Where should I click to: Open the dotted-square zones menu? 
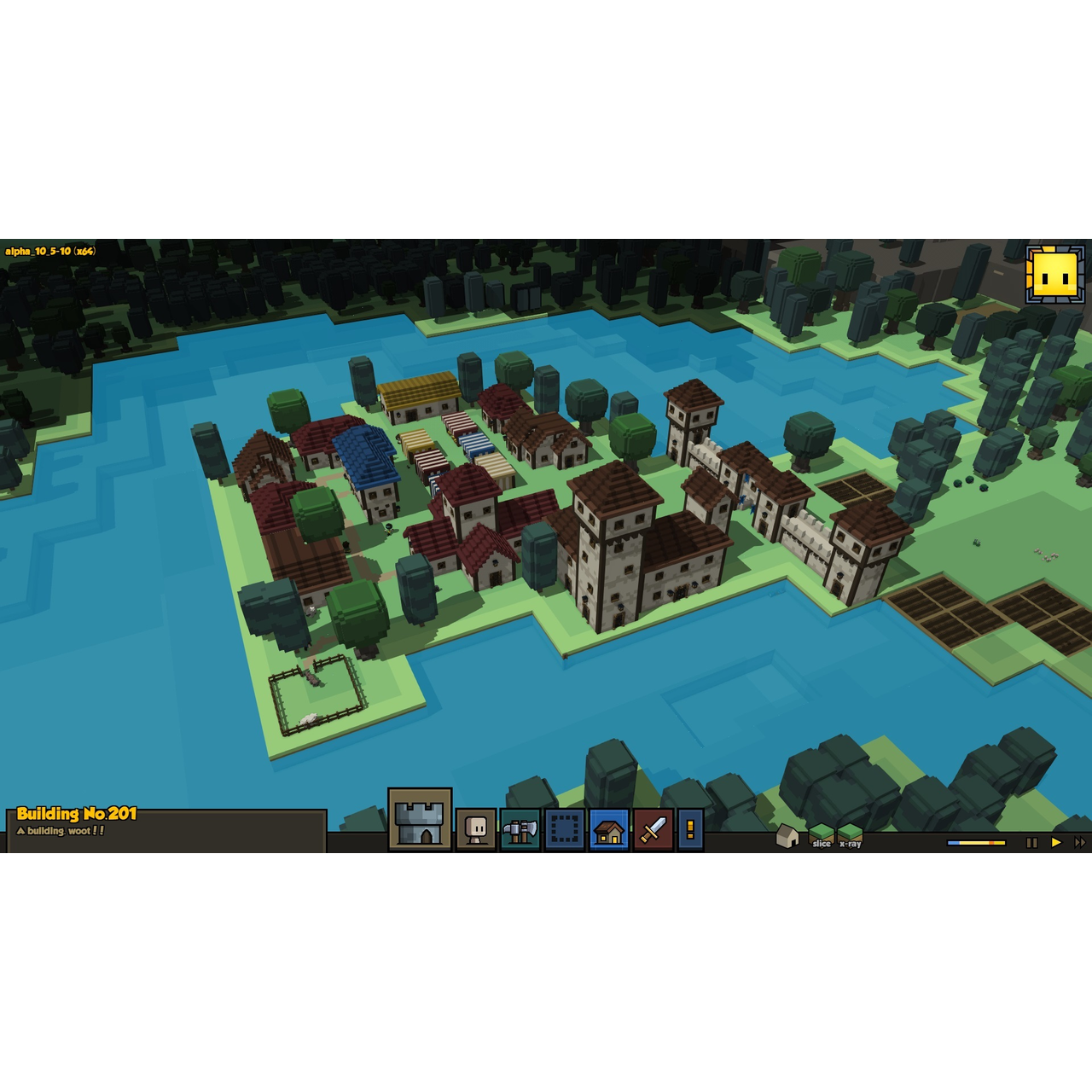pos(565,829)
